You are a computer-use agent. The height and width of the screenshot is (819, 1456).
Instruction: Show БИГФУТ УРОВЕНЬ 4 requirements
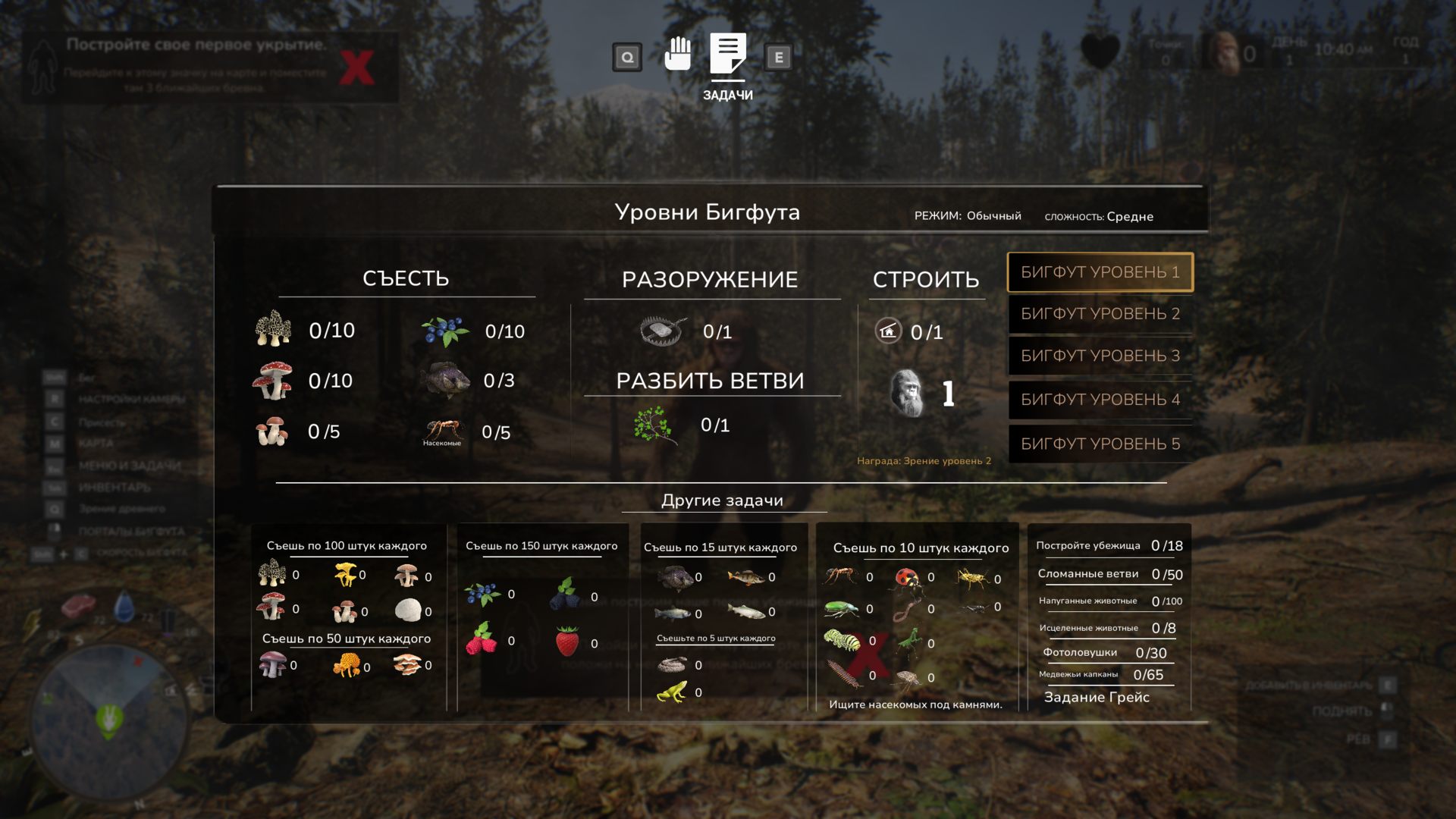point(1100,400)
